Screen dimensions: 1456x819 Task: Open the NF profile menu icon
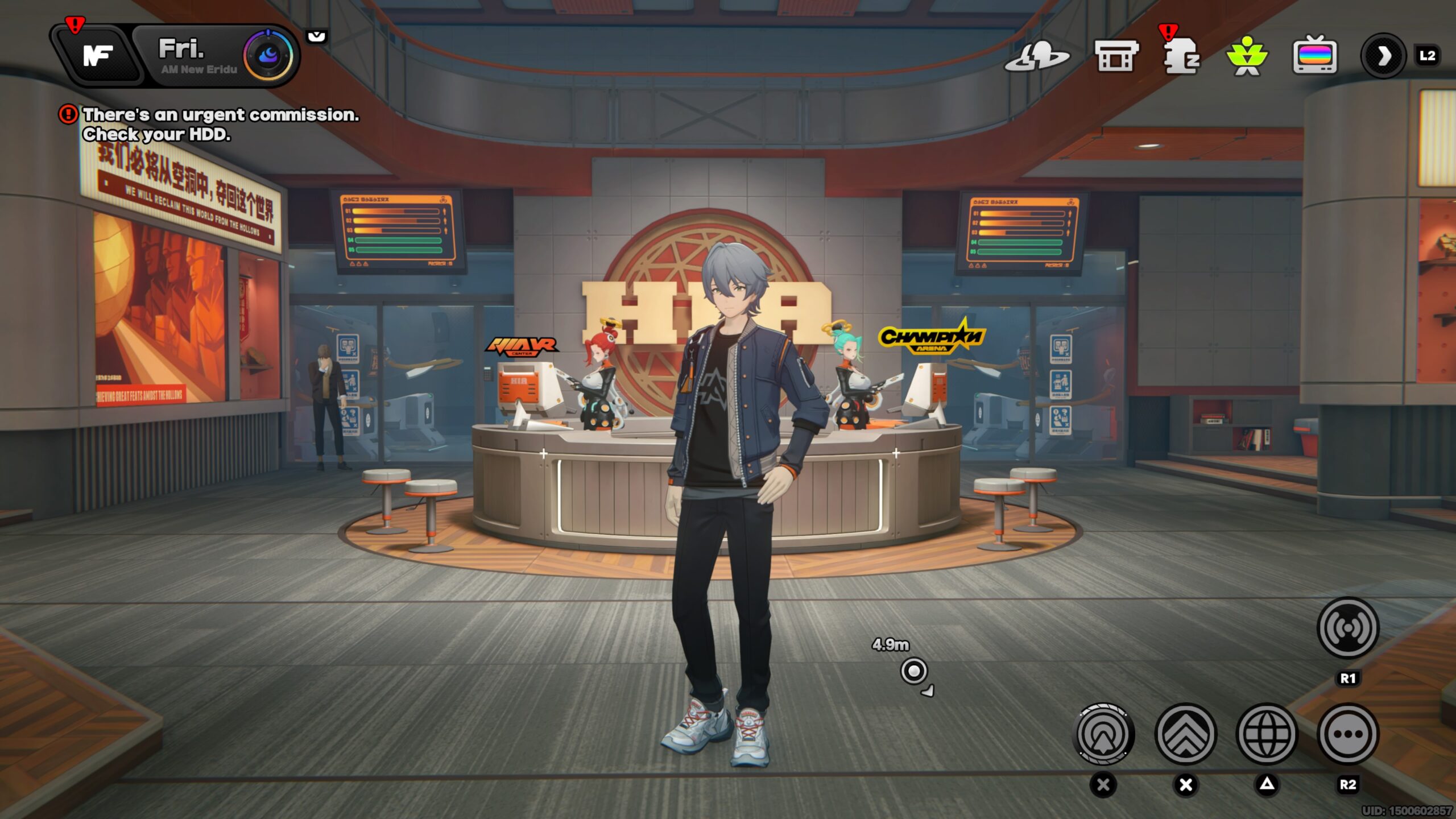(x=98, y=56)
